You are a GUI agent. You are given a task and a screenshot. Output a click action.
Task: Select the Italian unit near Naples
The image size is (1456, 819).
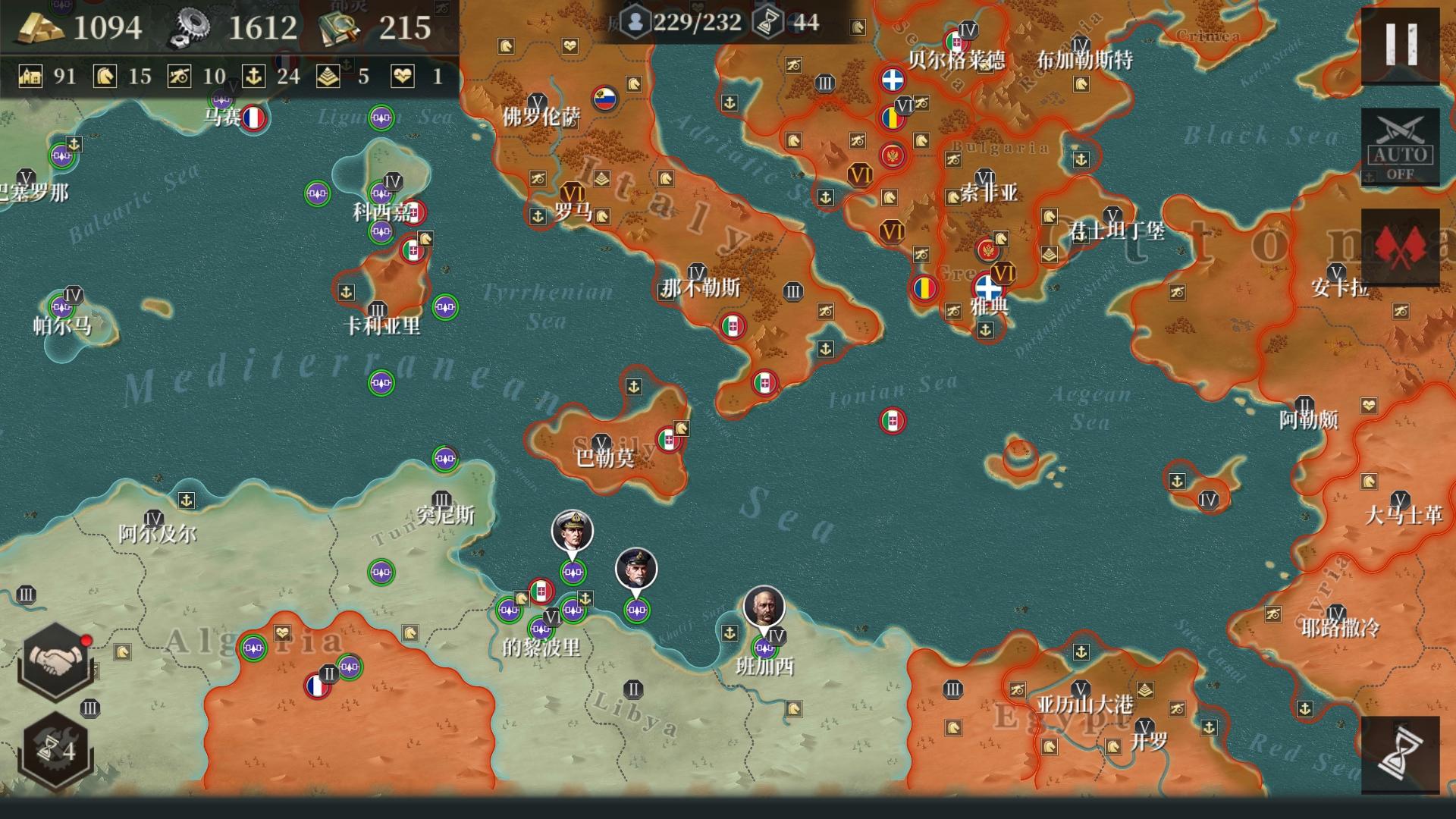click(733, 326)
